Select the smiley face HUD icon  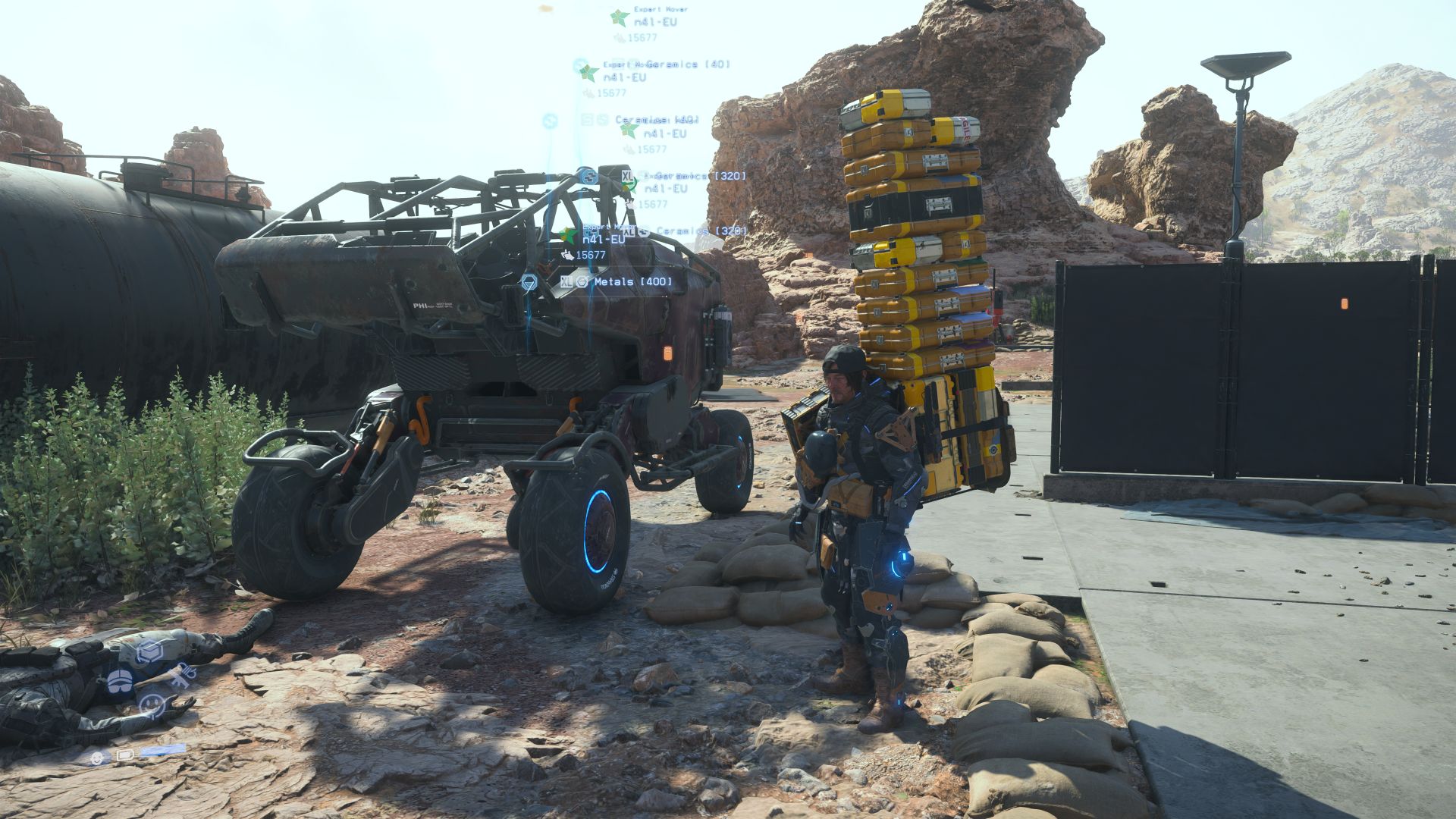[152, 706]
